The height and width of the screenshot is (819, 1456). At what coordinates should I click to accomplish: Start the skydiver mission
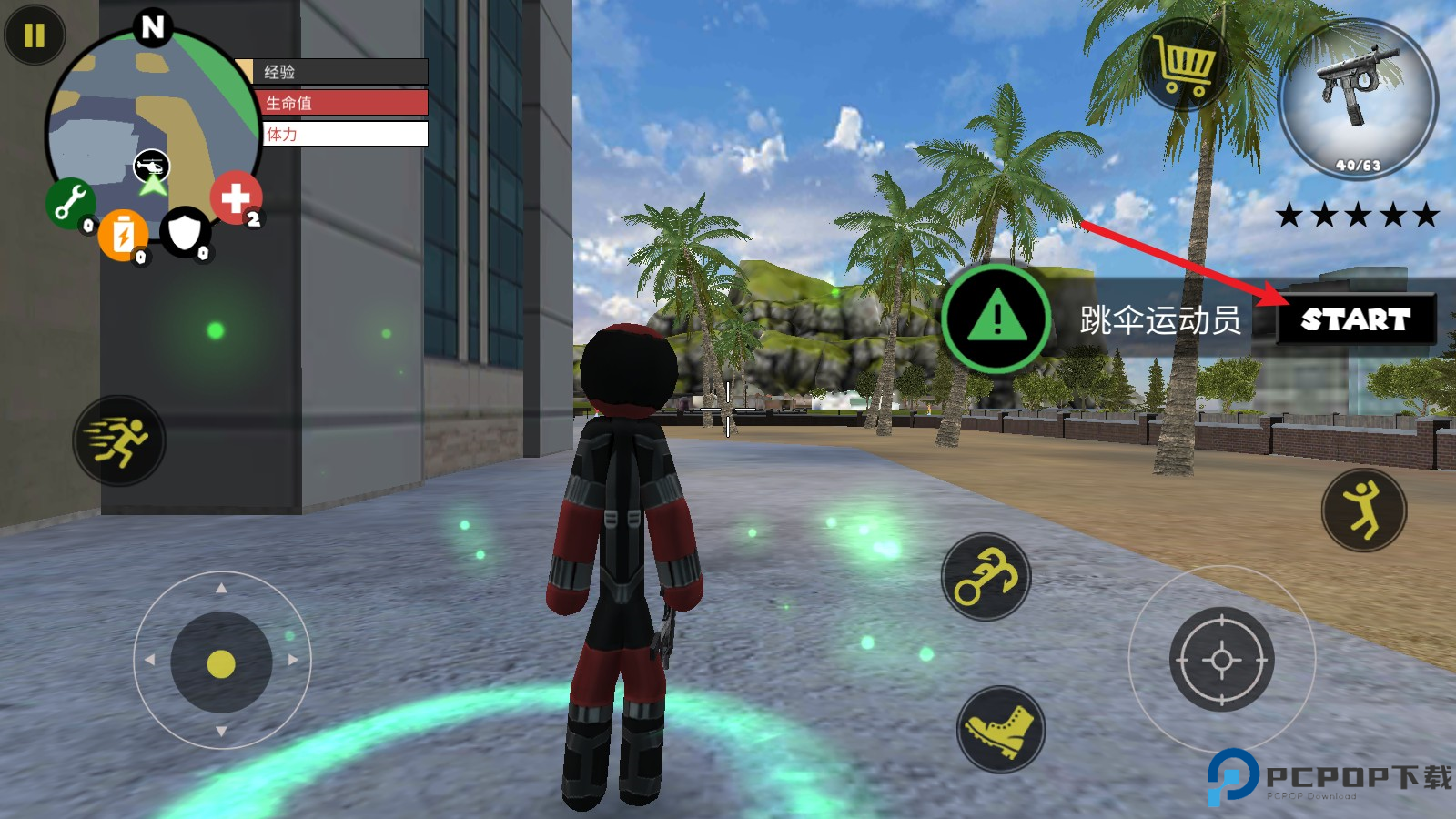point(1355,319)
